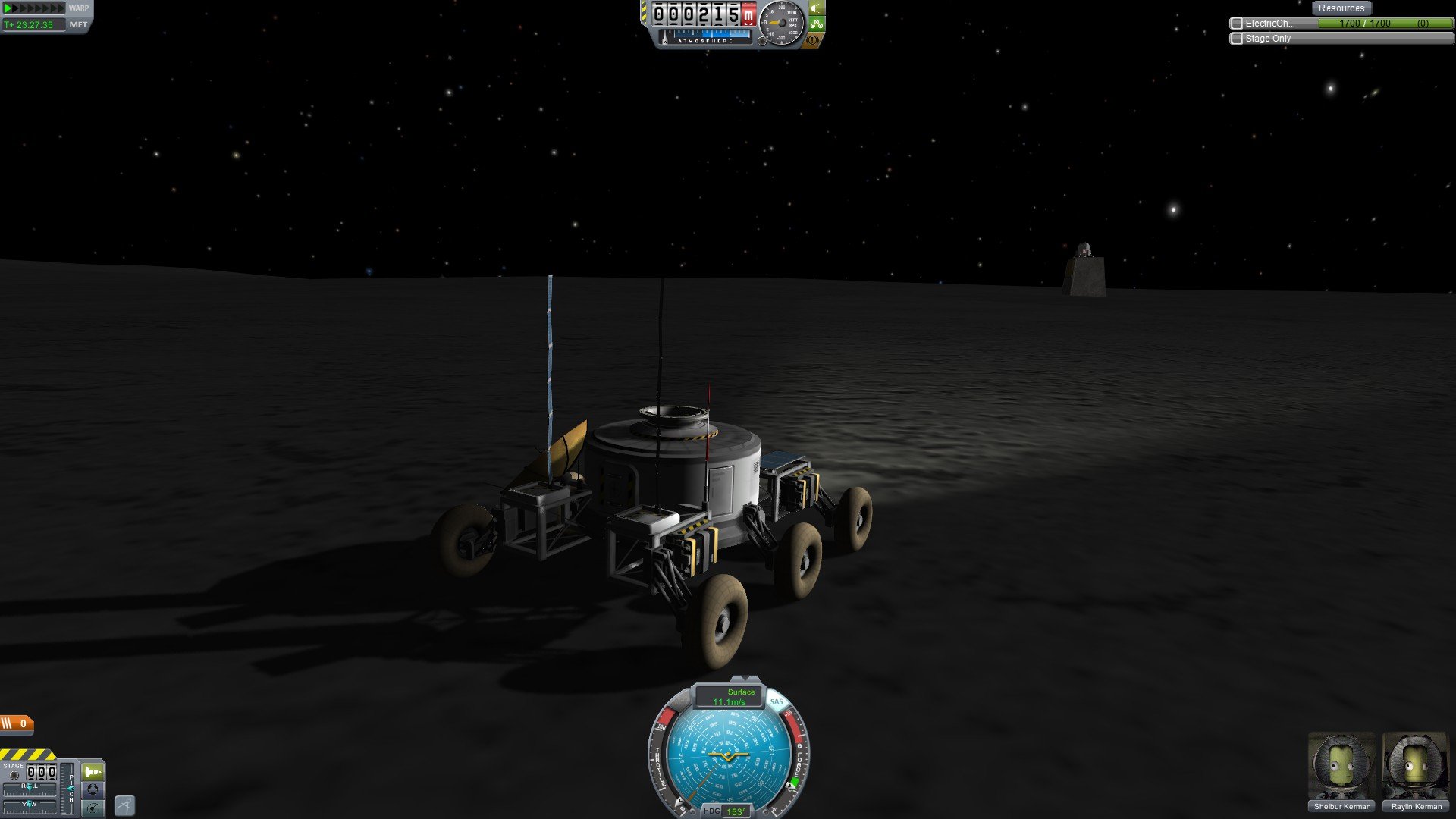The height and width of the screenshot is (819, 1456).
Task: Toggle the MET mission clock label
Action: pyautogui.click(x=78, y=25)
